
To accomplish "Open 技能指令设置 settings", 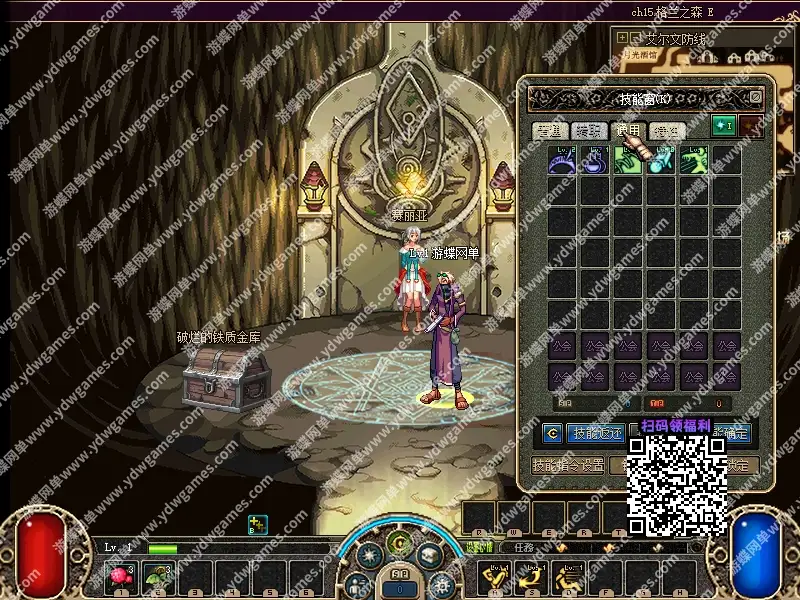I will tap(568, 466).
